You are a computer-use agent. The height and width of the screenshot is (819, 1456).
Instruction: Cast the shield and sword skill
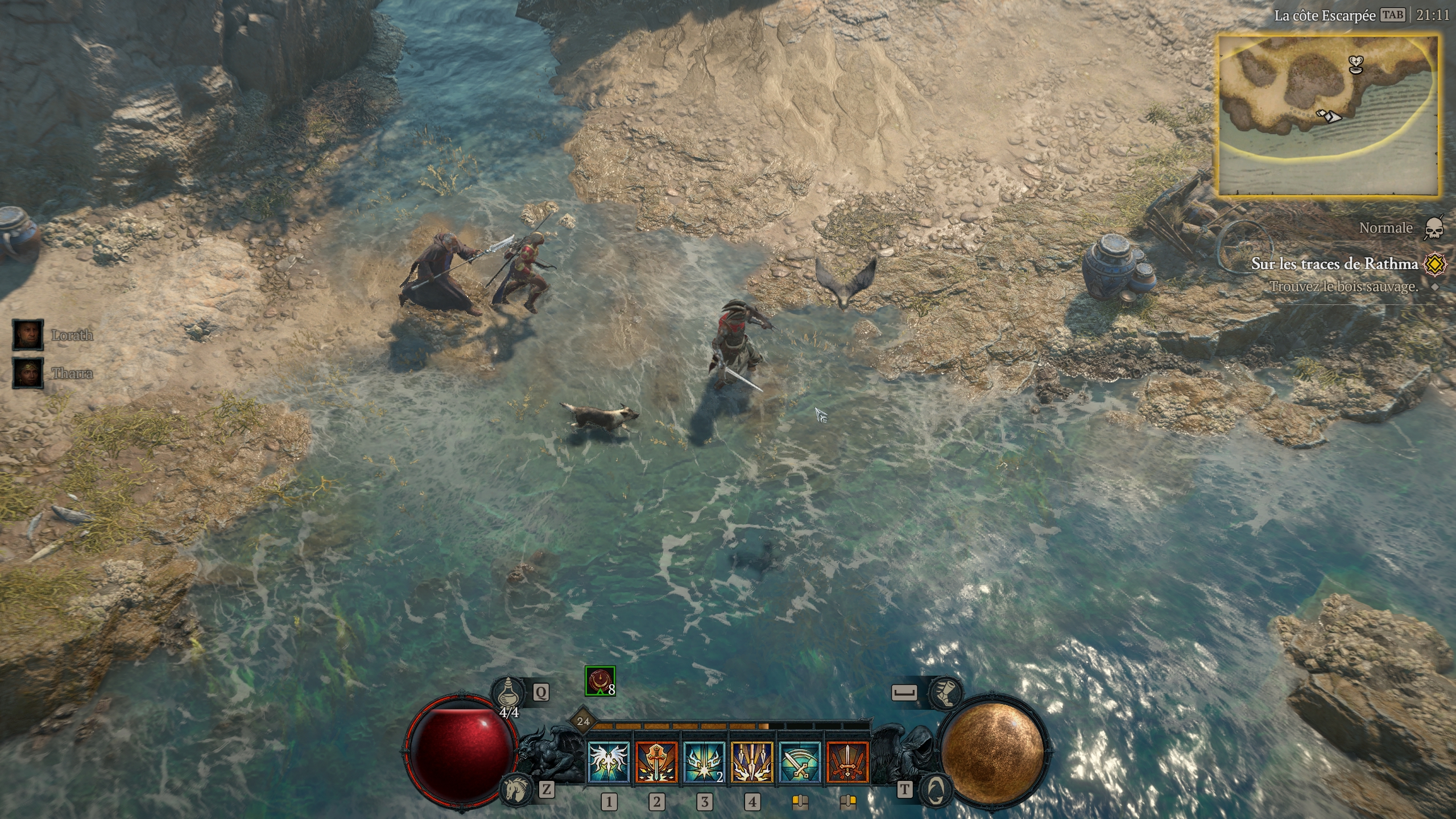pos(656,763)
